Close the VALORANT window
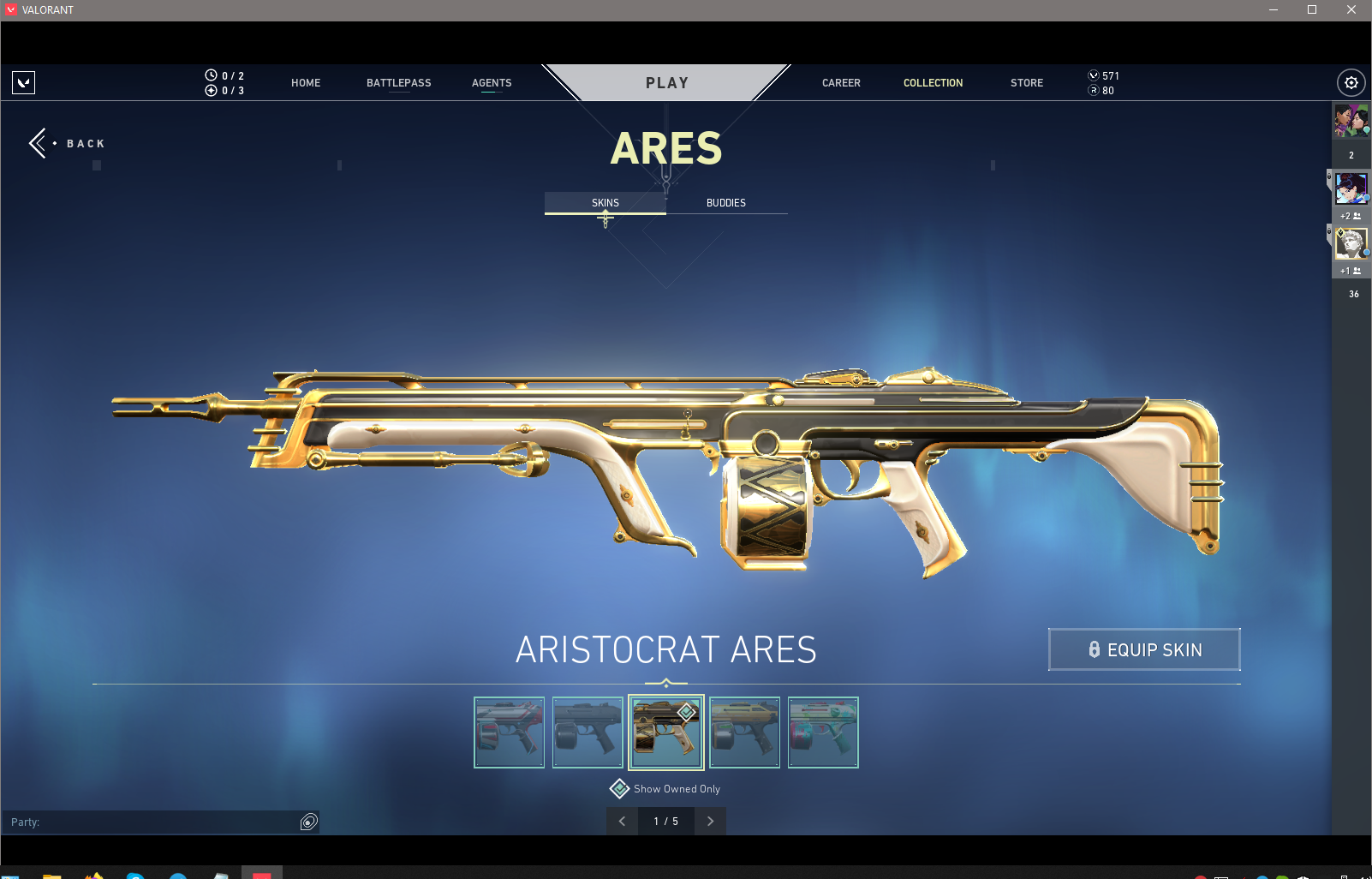 pyautogui.click(x=1351, y=10)
